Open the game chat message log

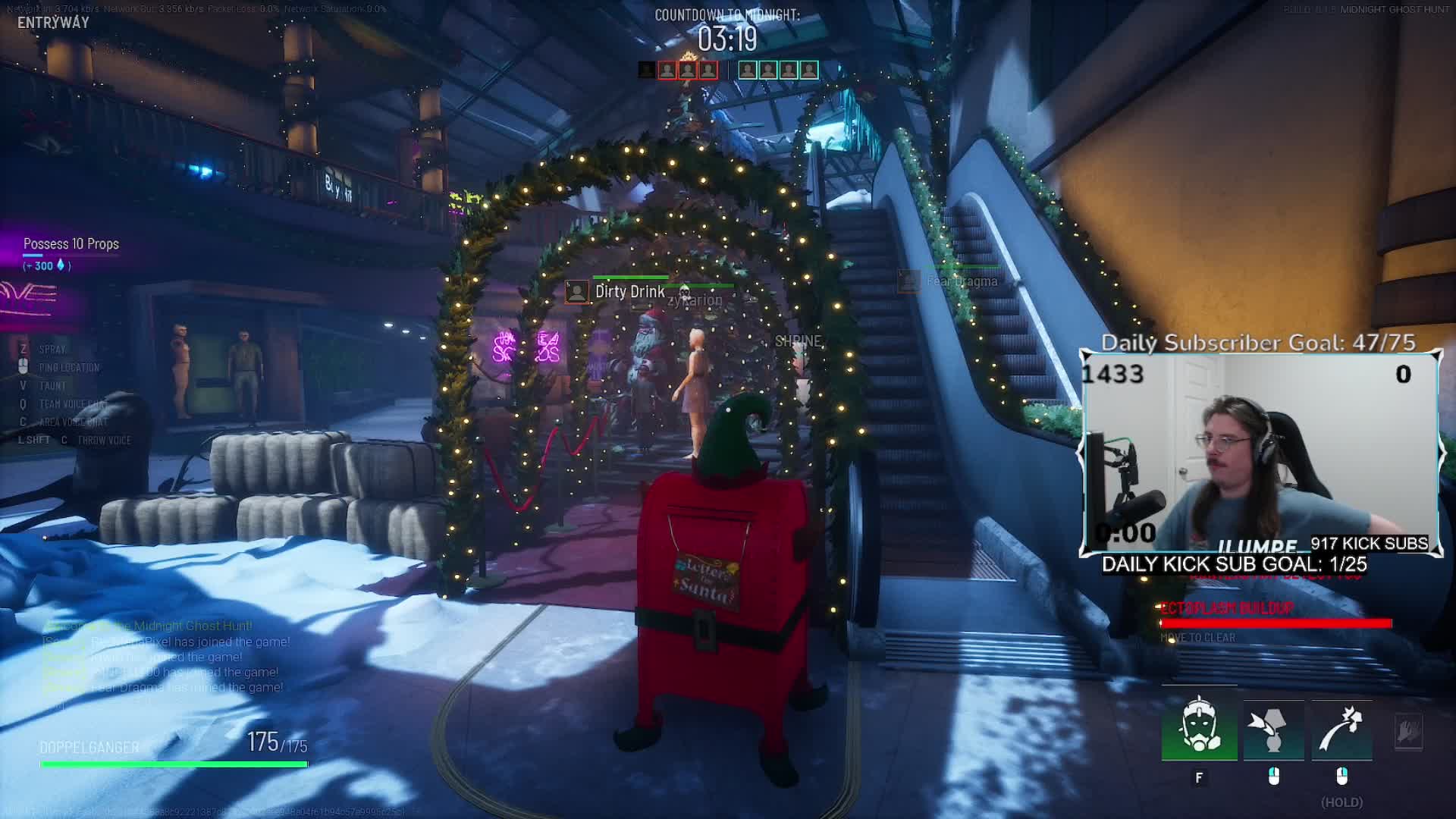click(x=165, y=657)
